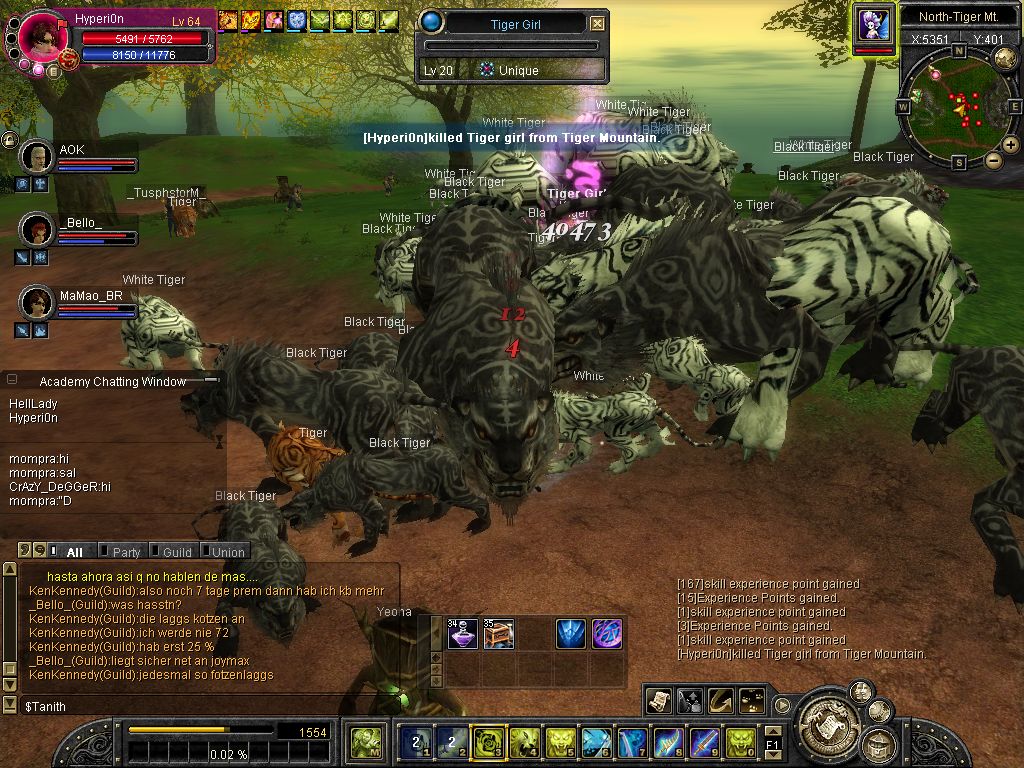Use the treasure chest item with count 35

498,634
